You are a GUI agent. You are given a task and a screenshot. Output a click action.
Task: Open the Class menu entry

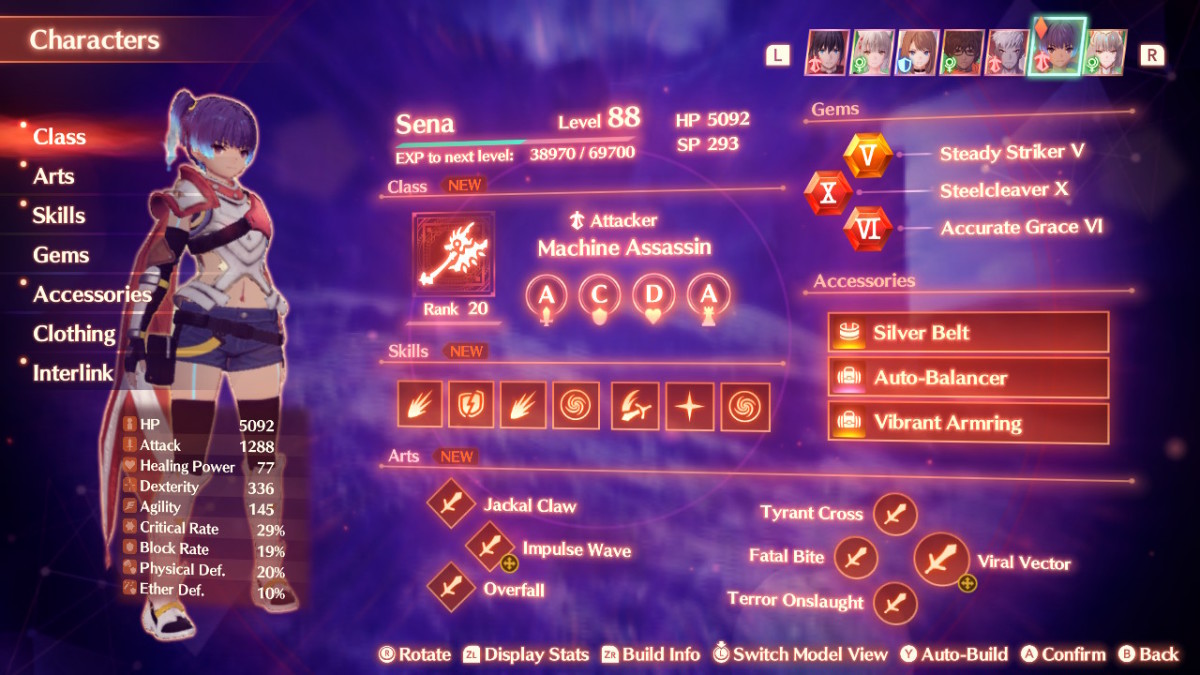(x=59, y=137)
